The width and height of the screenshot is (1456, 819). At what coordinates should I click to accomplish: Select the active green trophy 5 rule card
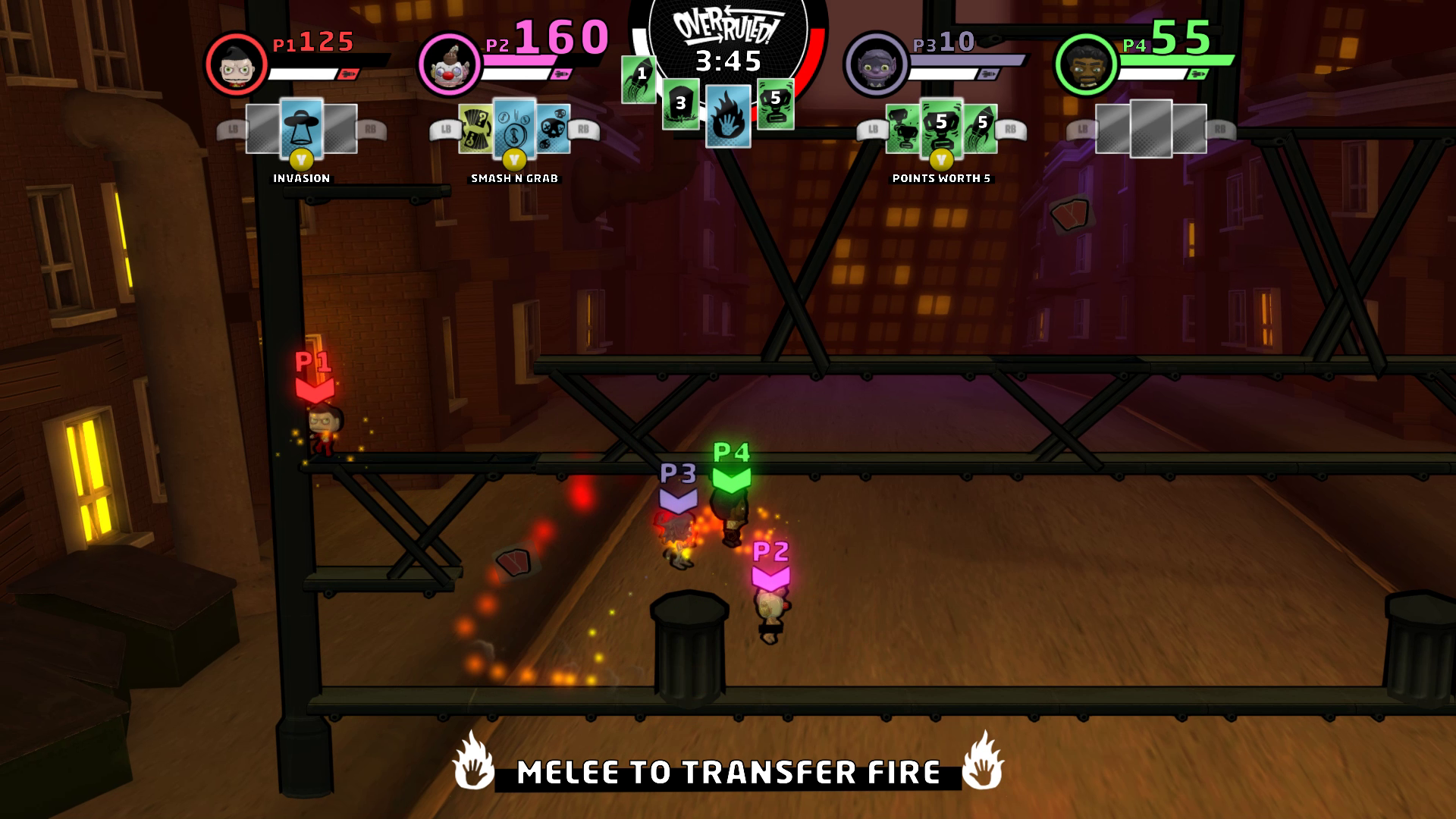click(x=775, y=104)
